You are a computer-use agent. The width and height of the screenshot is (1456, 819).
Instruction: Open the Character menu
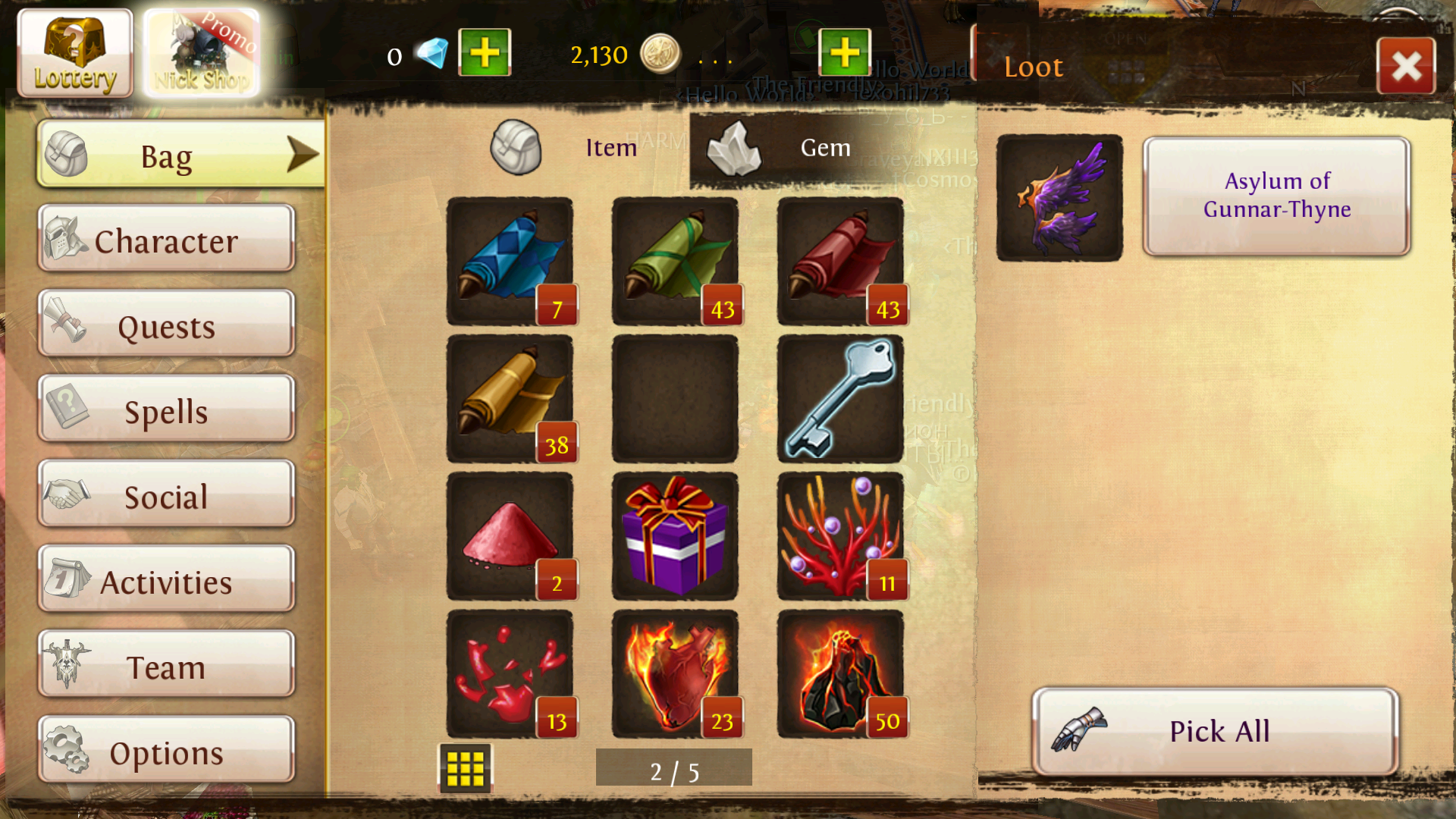(166, 240)
